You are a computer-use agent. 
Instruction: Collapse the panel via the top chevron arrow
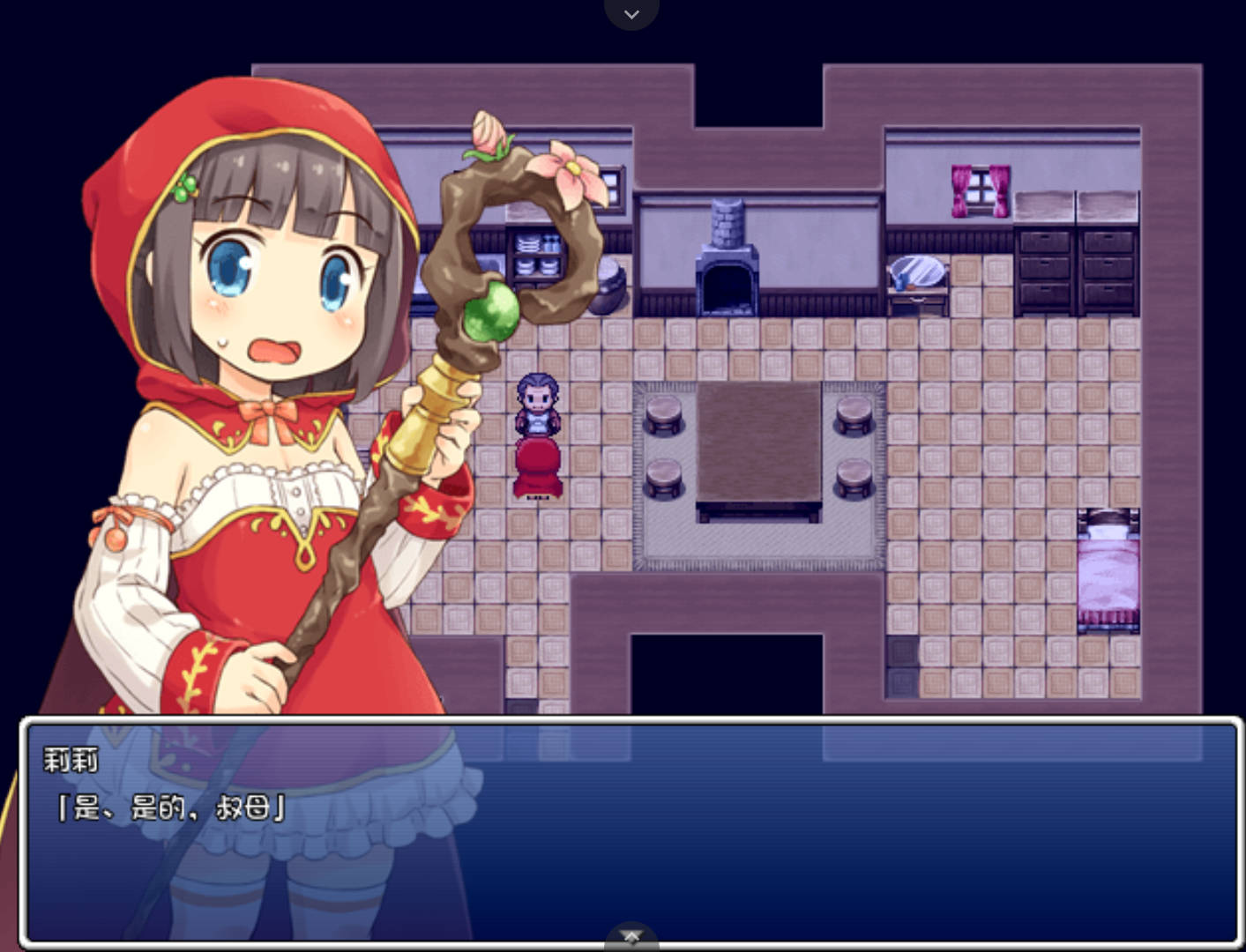(x=631, y=13)
